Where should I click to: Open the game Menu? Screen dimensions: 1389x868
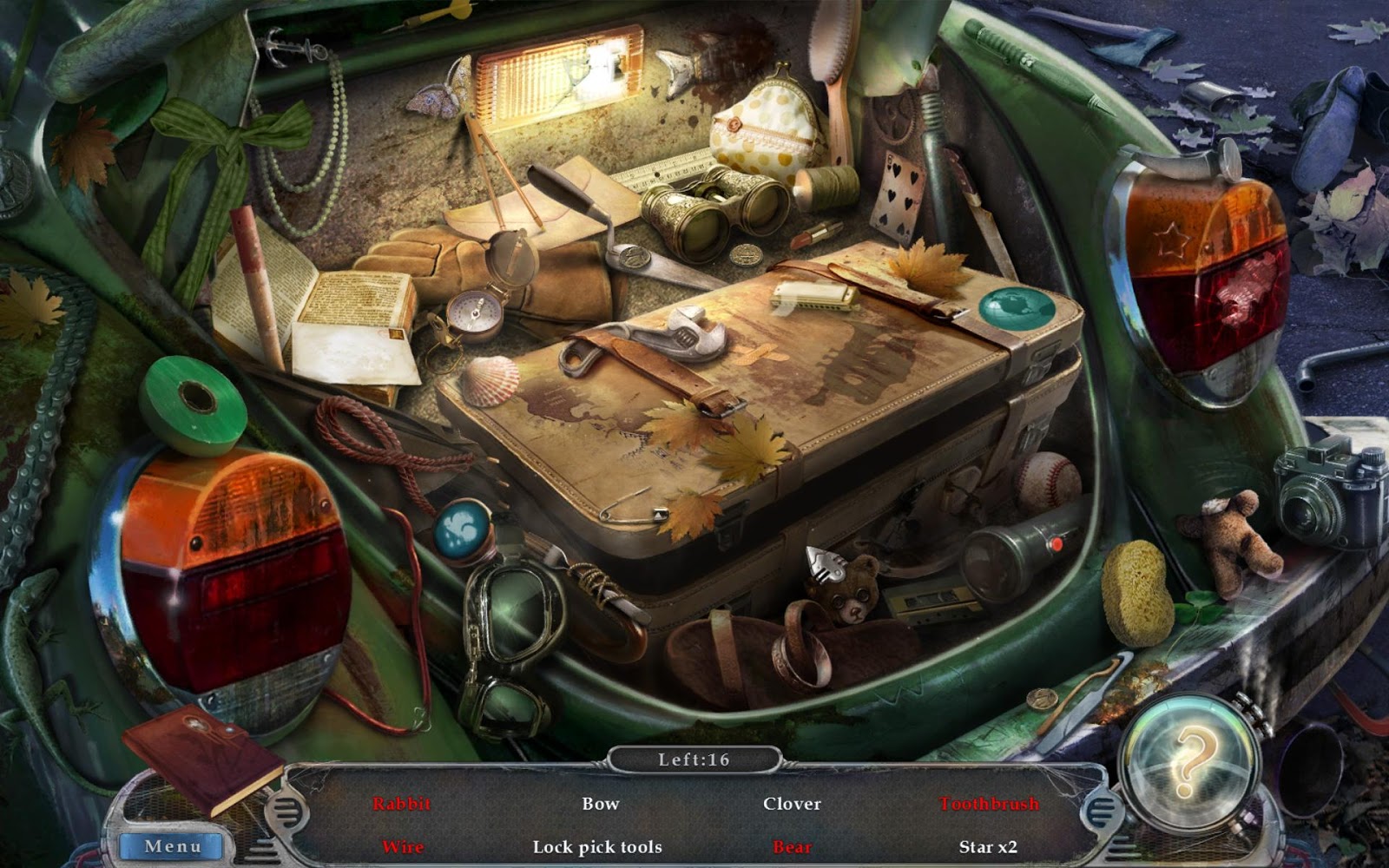coord(172,845)
